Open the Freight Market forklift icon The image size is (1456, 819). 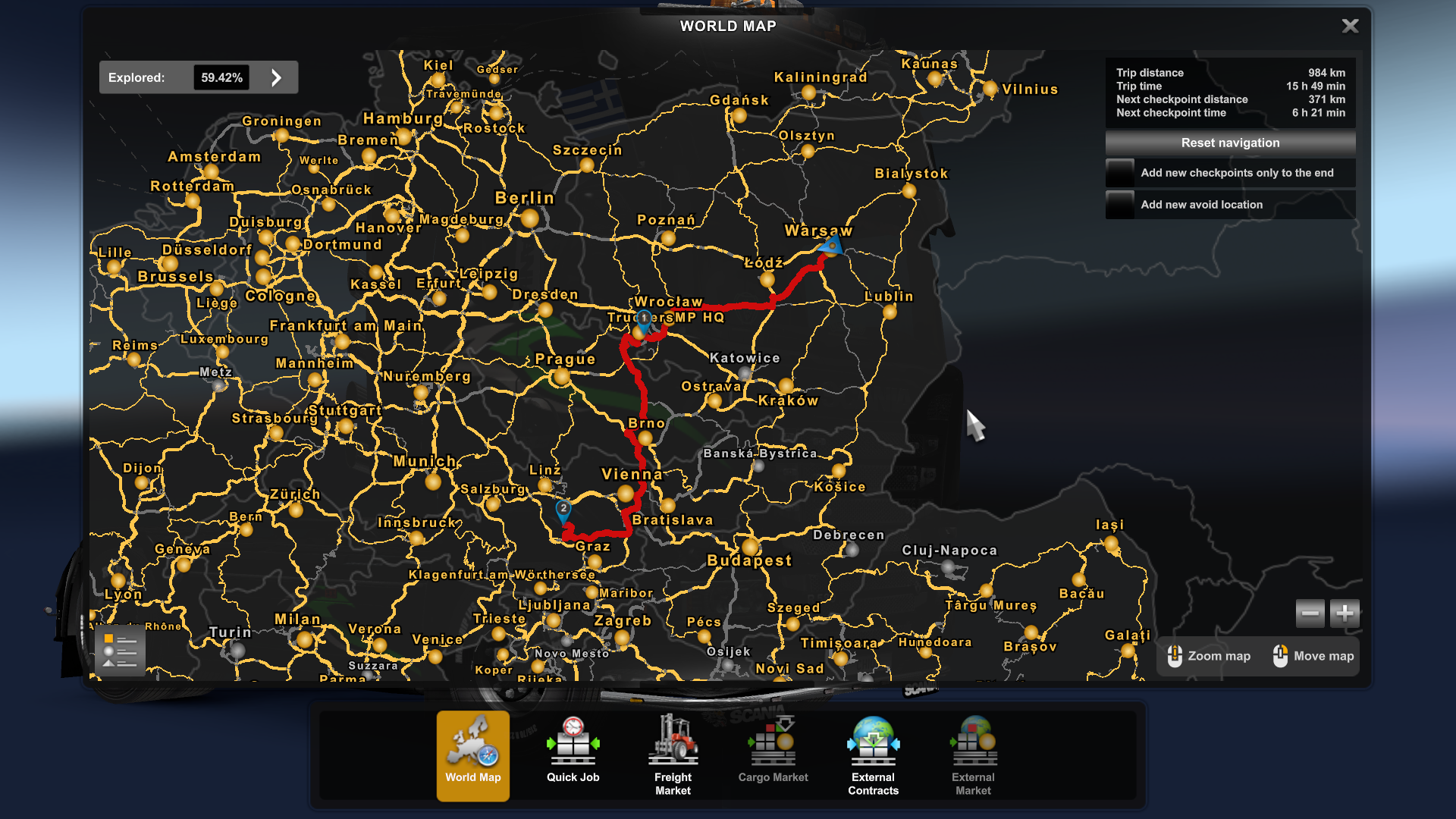(x=673, y=739)
